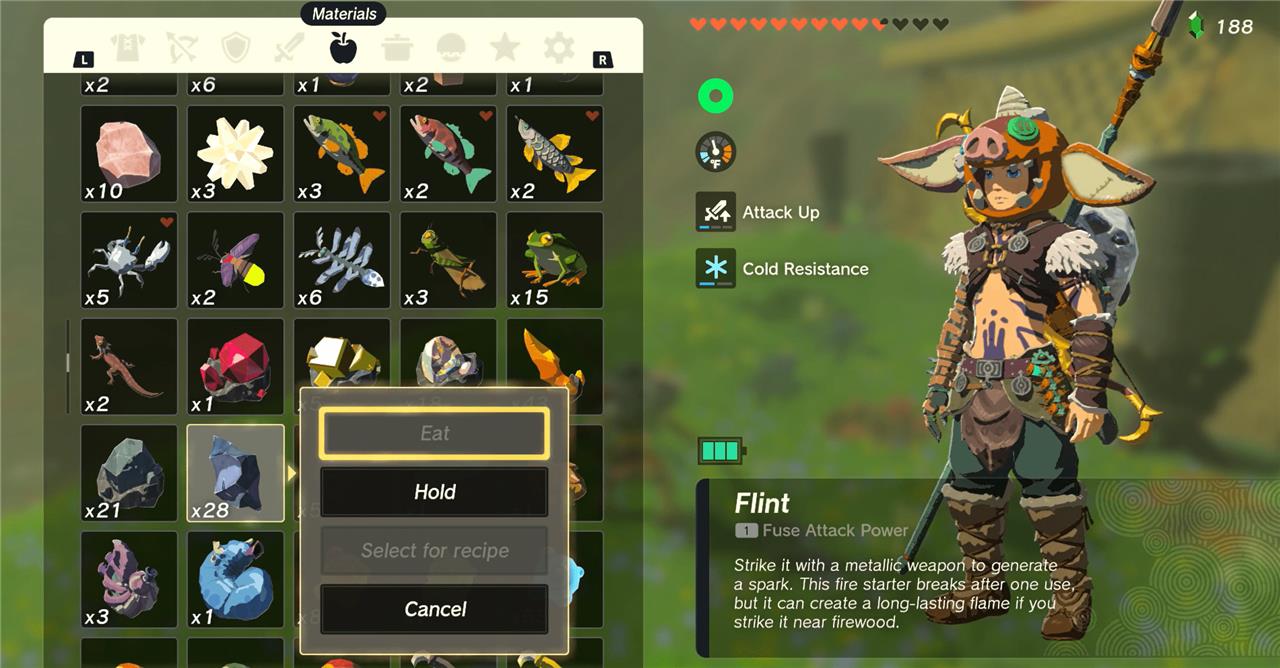1280x668 pixels.
Task: Open the sword weapons tab
Action: [x=290, y=48]
